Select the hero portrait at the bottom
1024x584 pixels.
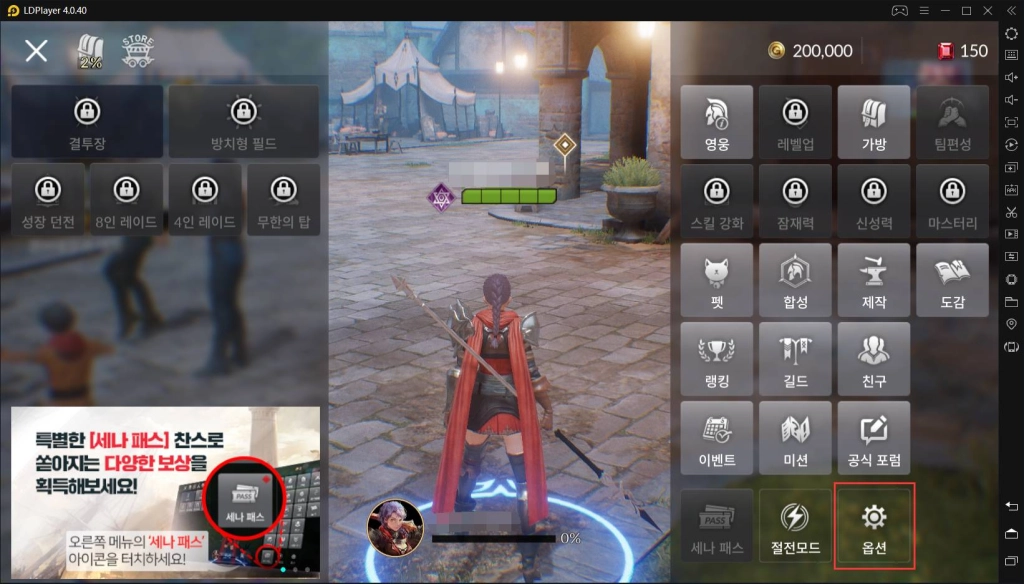395,527
